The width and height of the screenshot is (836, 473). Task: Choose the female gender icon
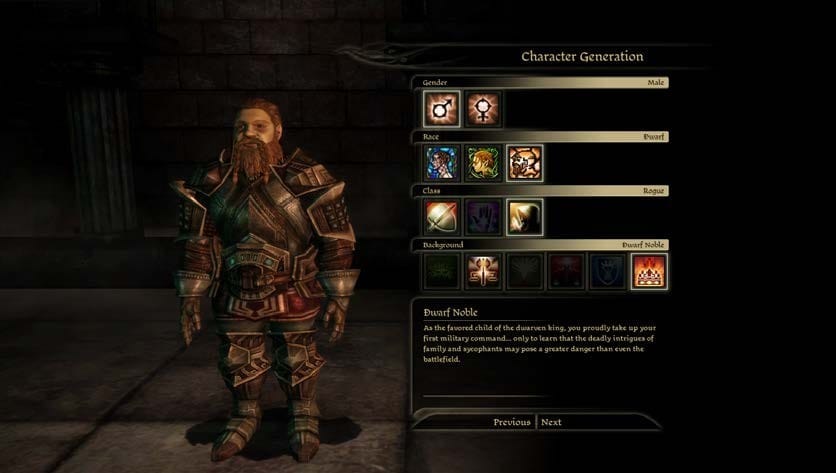coord(483,109)
